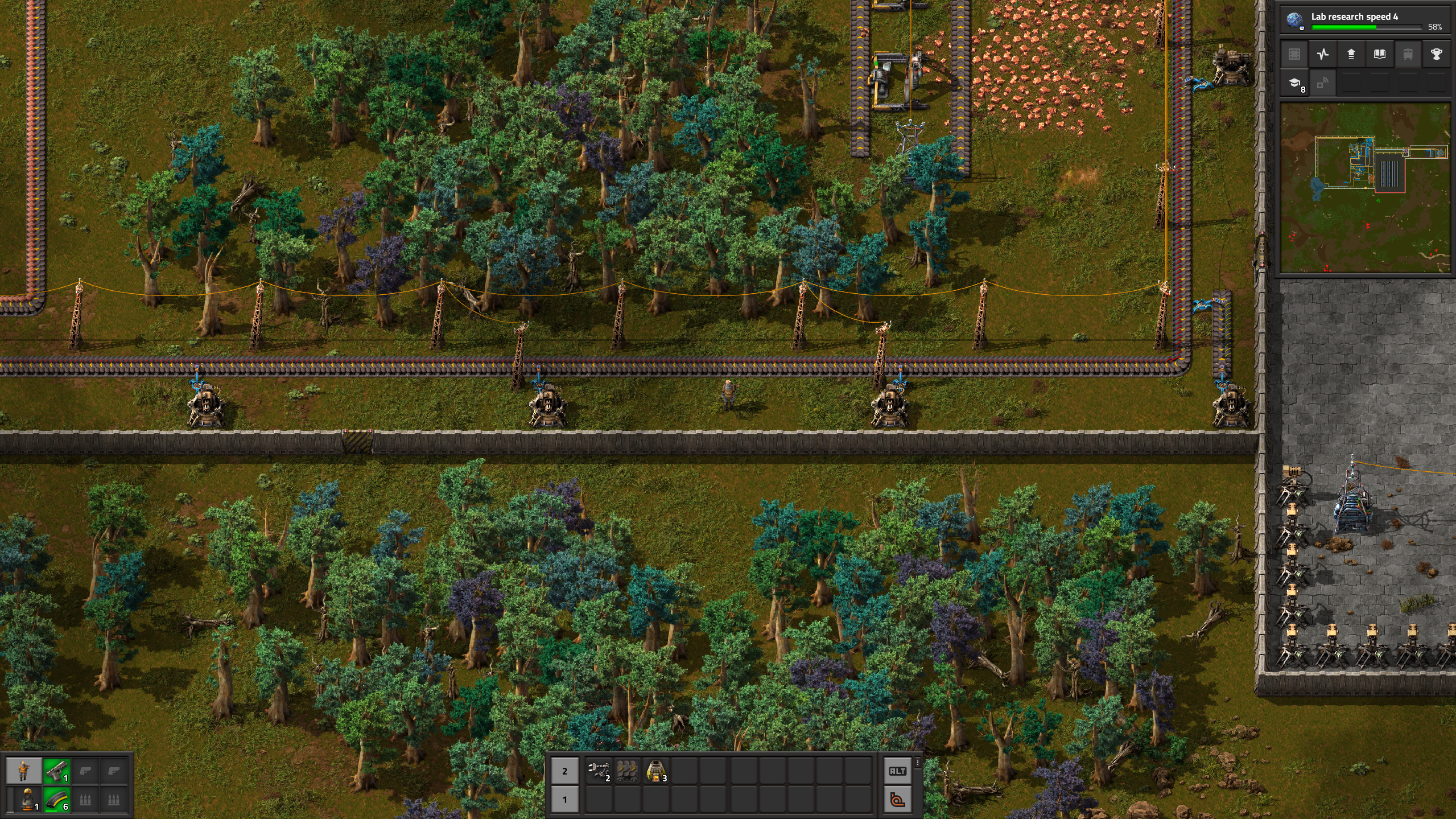Show the achievements trophy button
The image size is (1456, 819).
pos(1436,54)
